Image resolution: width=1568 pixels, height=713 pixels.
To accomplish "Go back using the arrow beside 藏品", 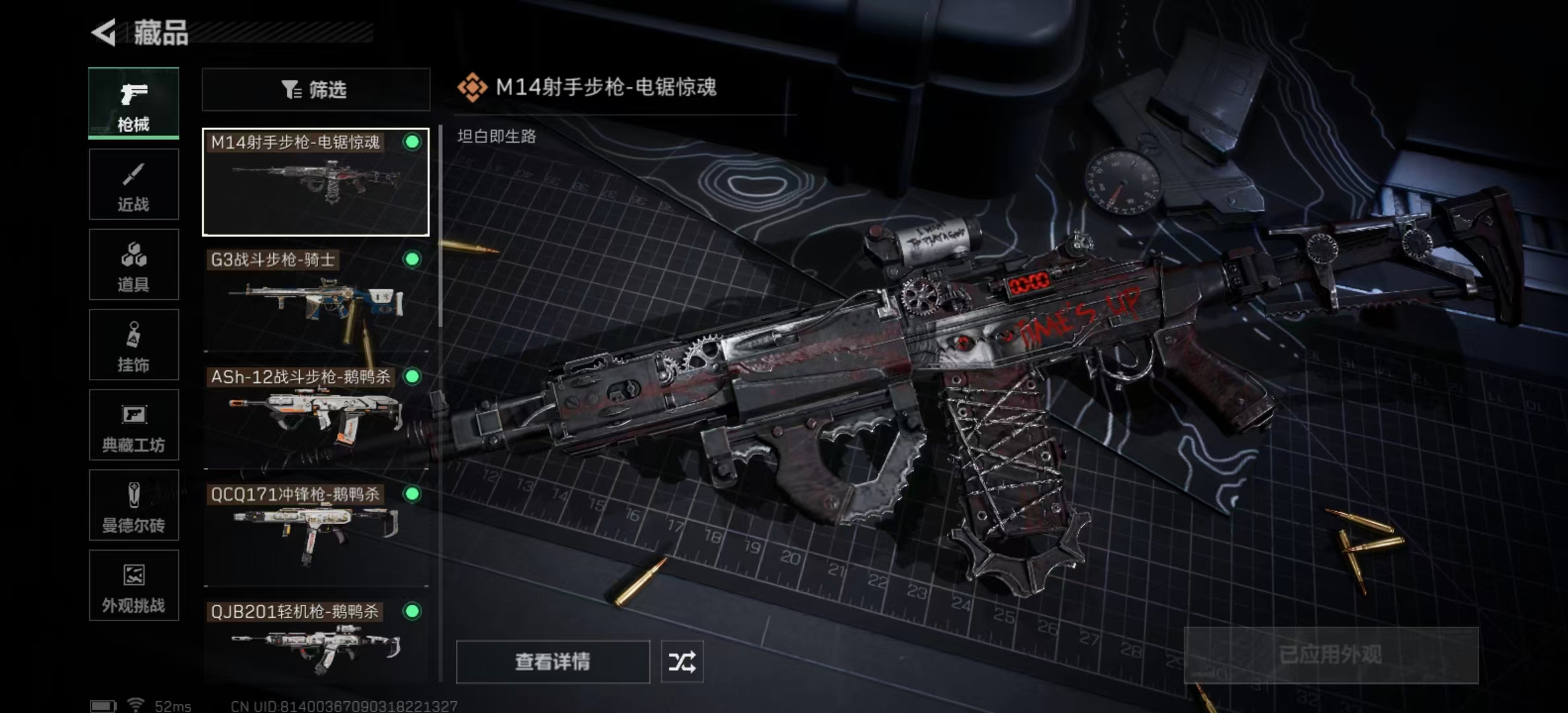I will tap(104, 32).
